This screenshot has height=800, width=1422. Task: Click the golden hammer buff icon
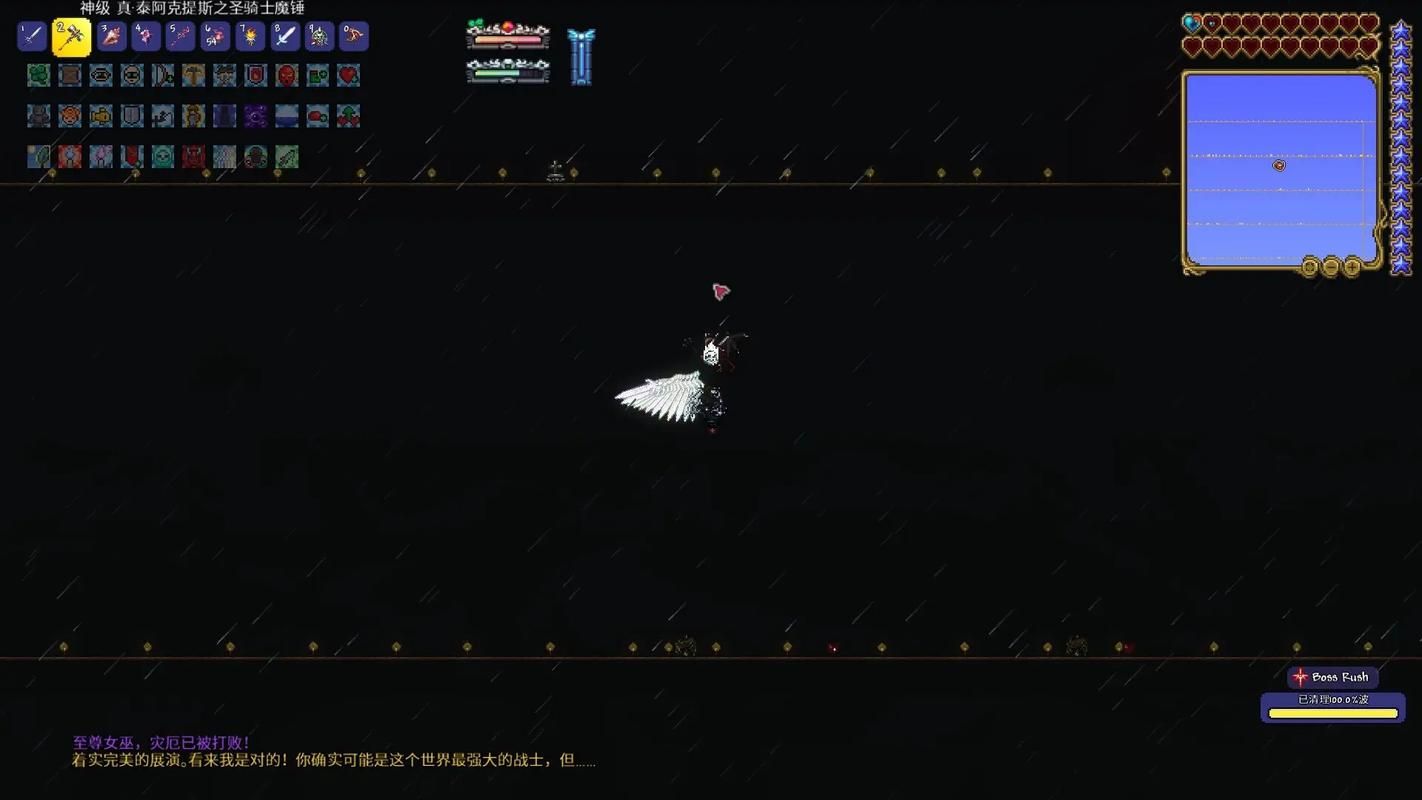195,76
